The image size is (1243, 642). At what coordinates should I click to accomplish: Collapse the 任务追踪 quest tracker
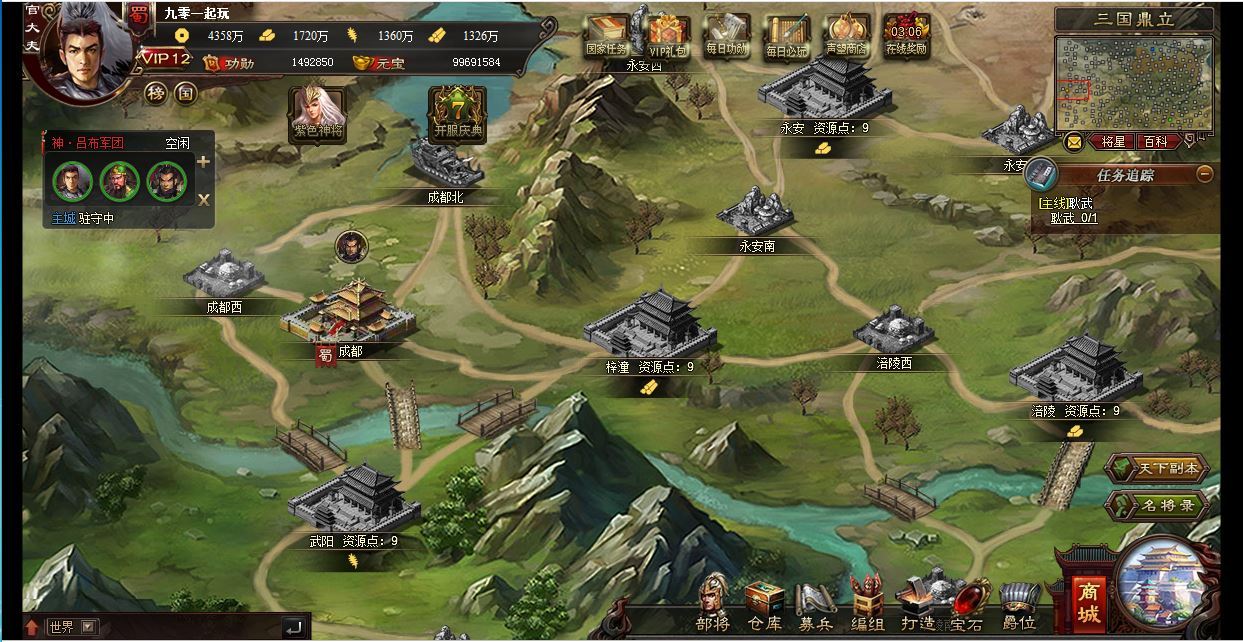coord(1204,174)
